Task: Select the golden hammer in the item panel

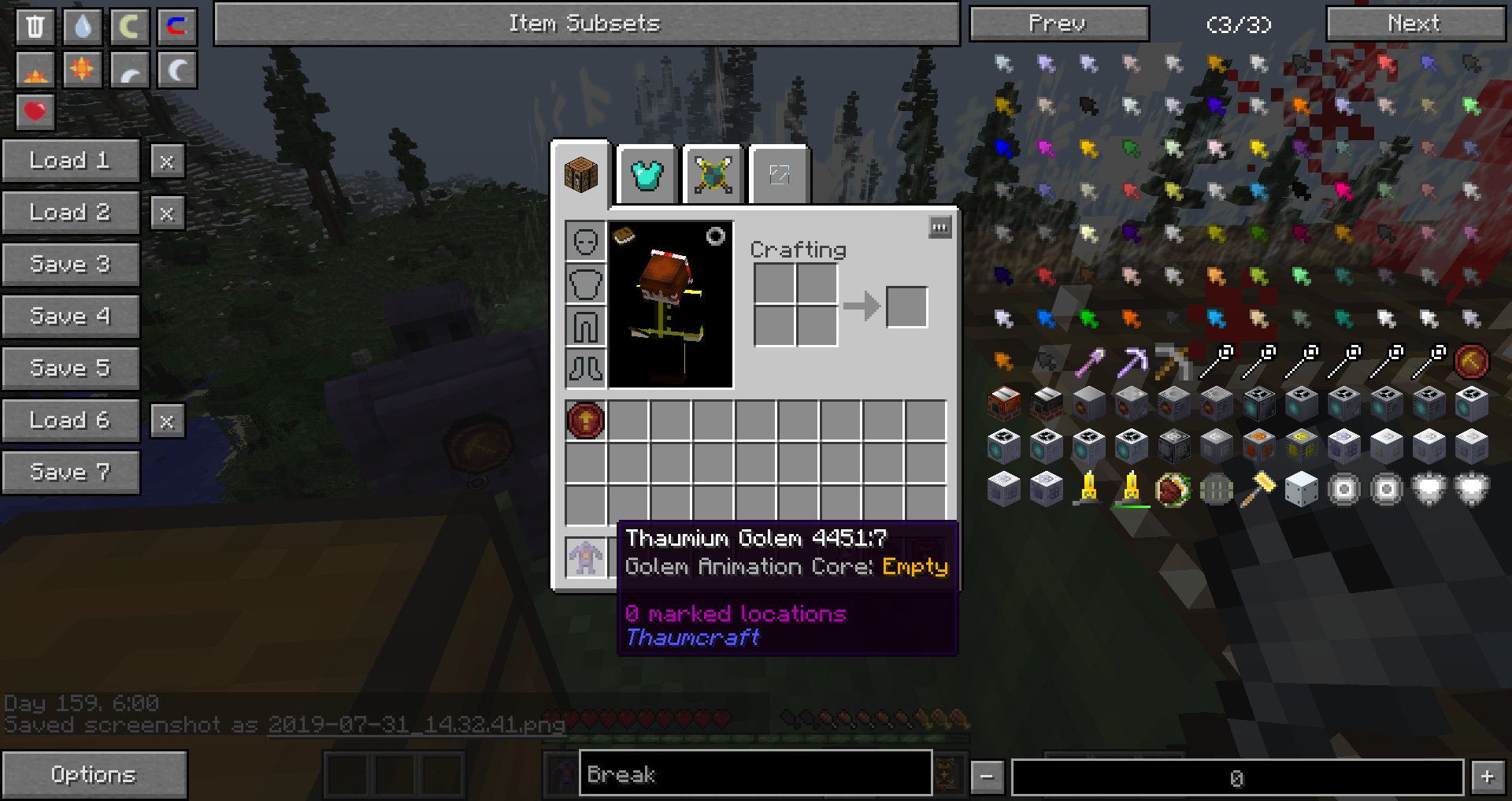Action: click(x=1258, y=488)
